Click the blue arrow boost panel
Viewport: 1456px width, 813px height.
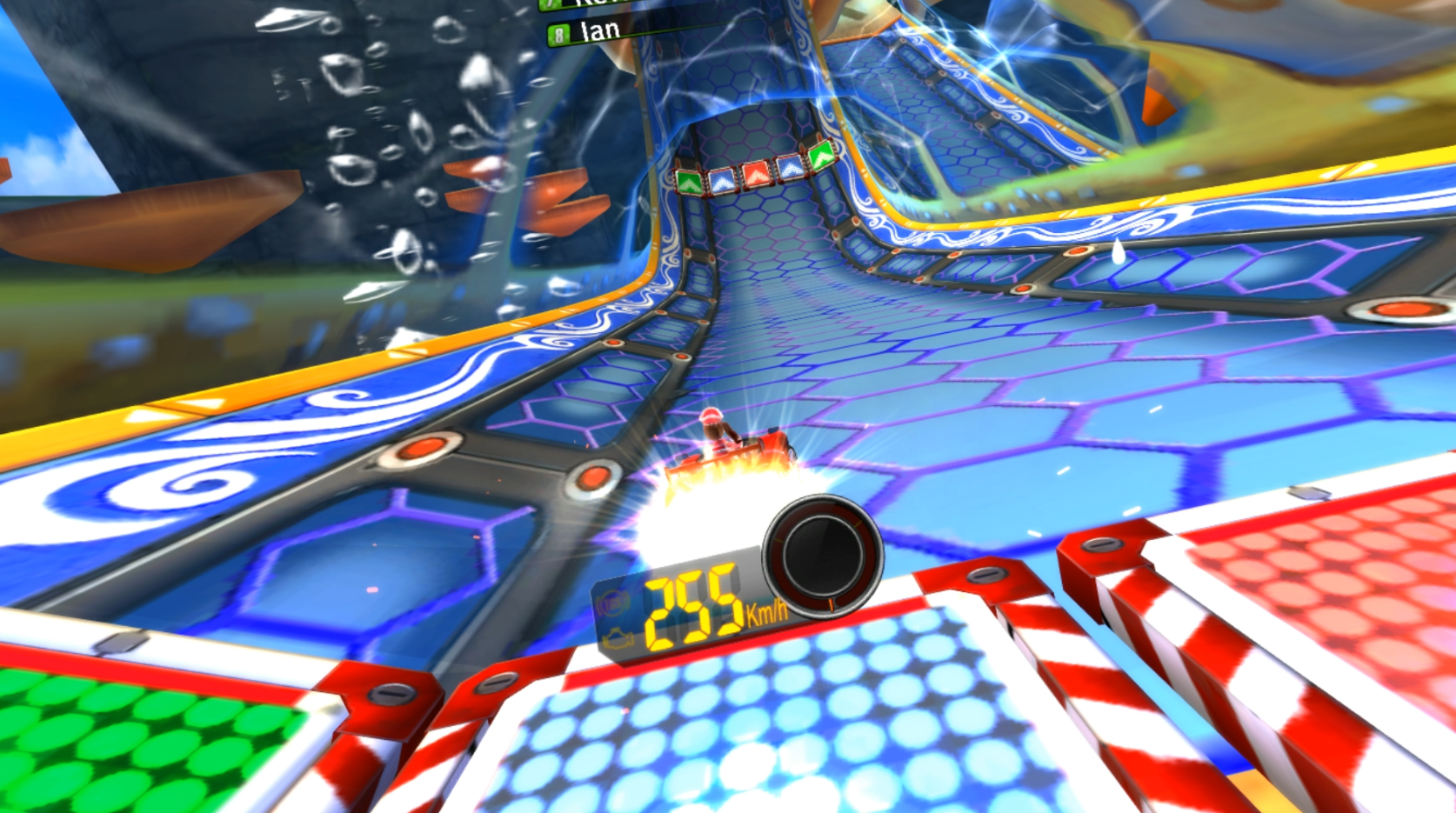pyautogui.click(x=722, y=179)
